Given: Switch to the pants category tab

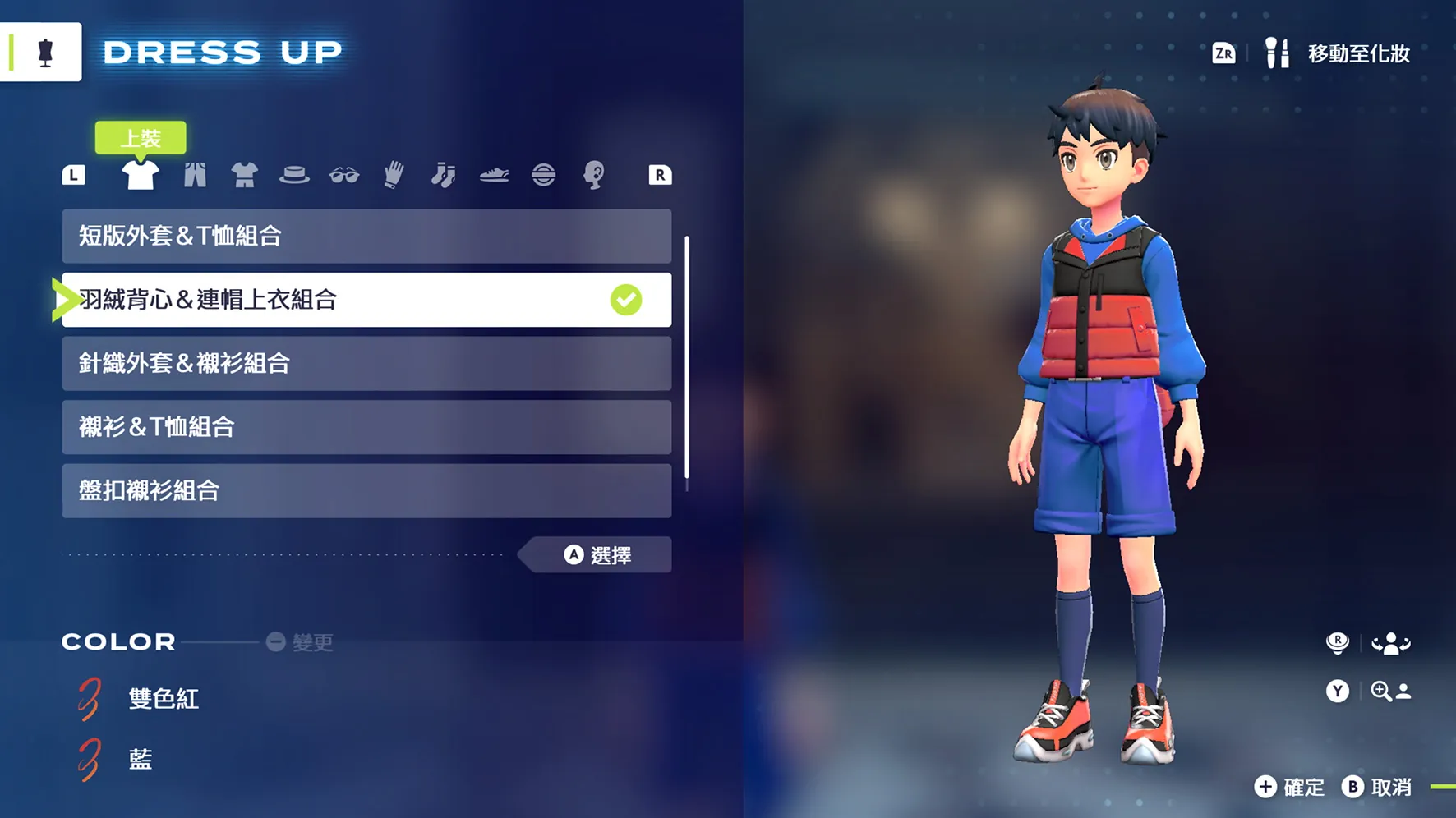Looking at the screenshot, I should click(x=195, y=175).
